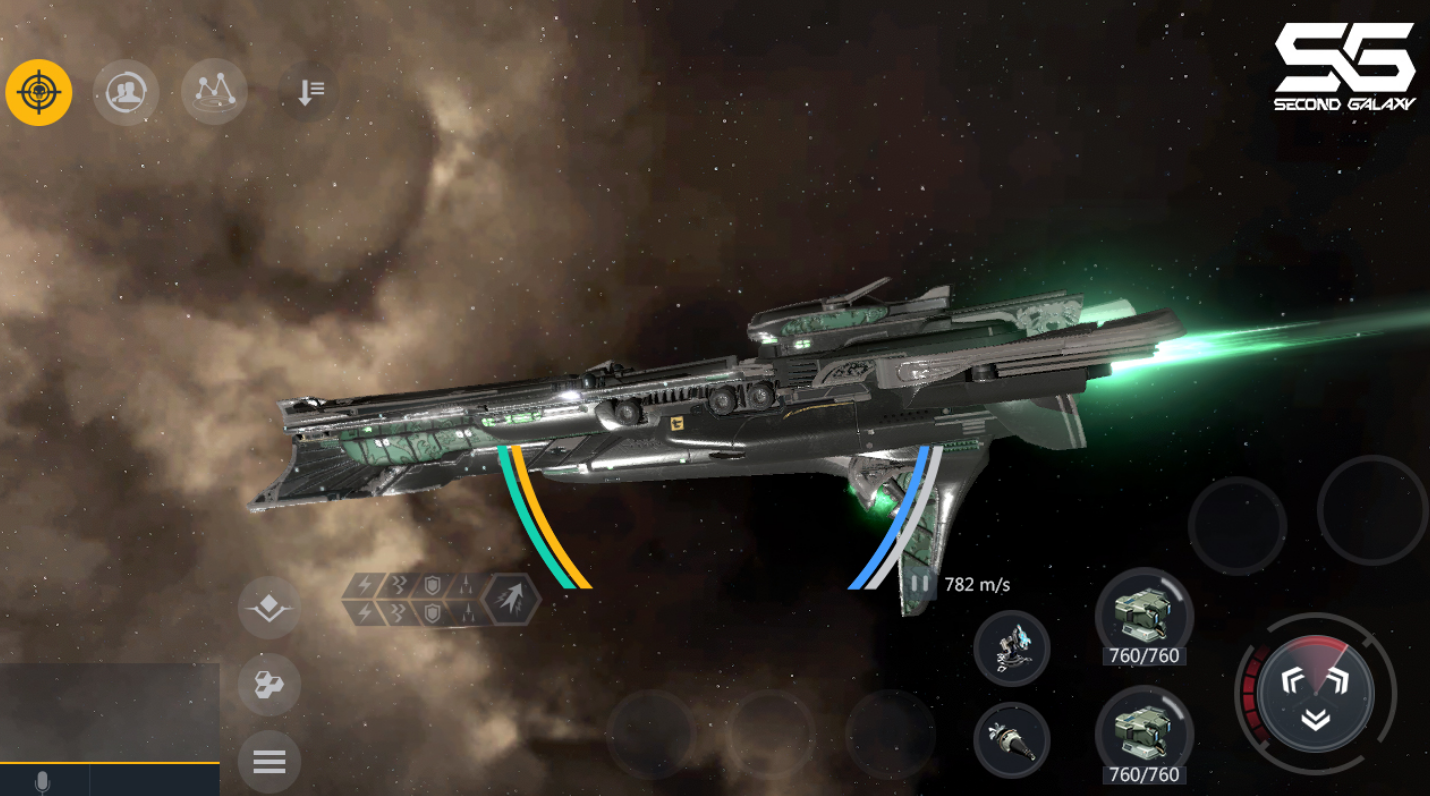Click the microphone voice chat icon

(42, 782)
